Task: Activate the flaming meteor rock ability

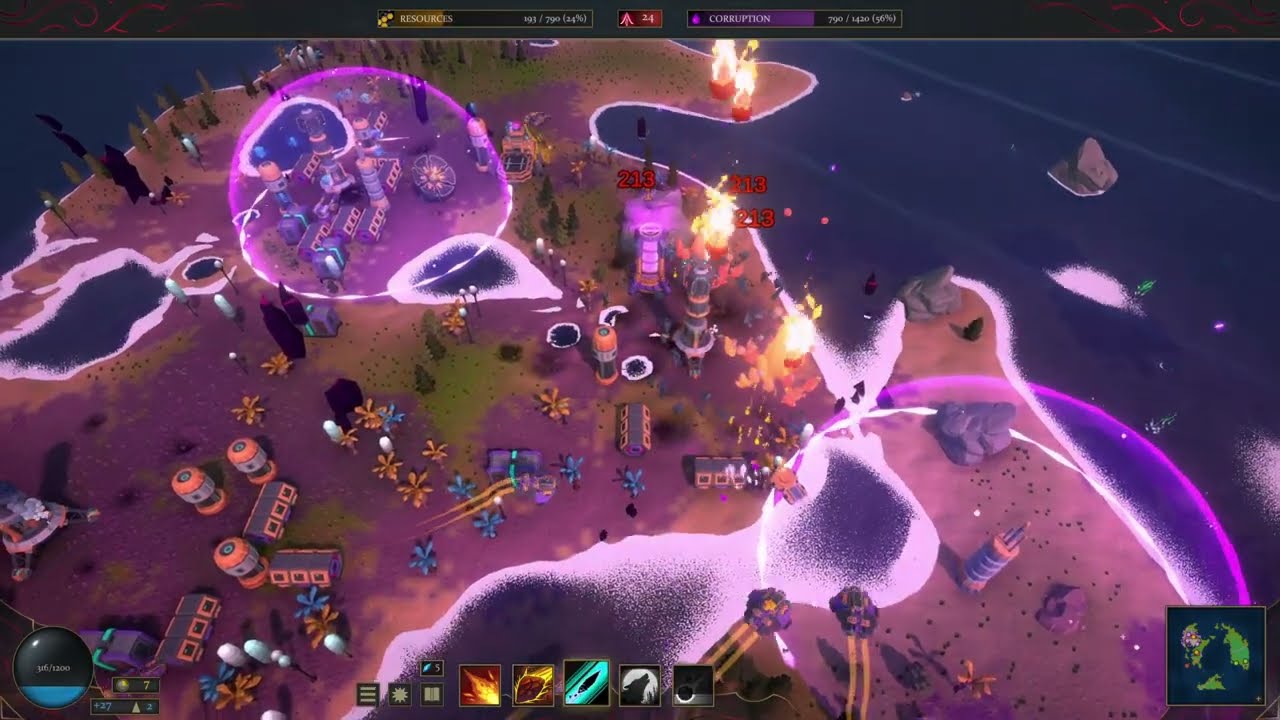Action: (533, 686)
